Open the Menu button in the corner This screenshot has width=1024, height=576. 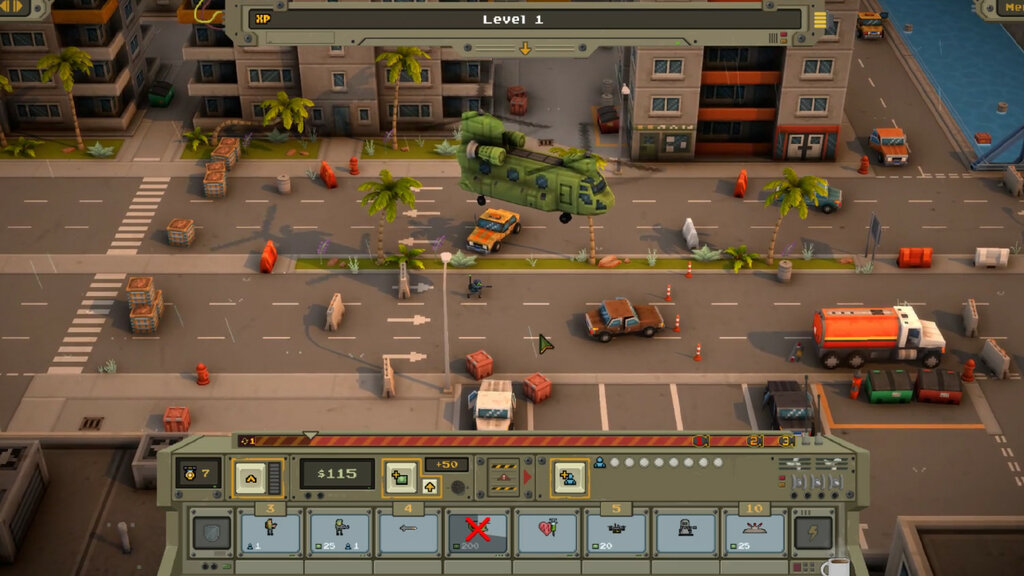pyautogui.click(x=1005, y=8)
